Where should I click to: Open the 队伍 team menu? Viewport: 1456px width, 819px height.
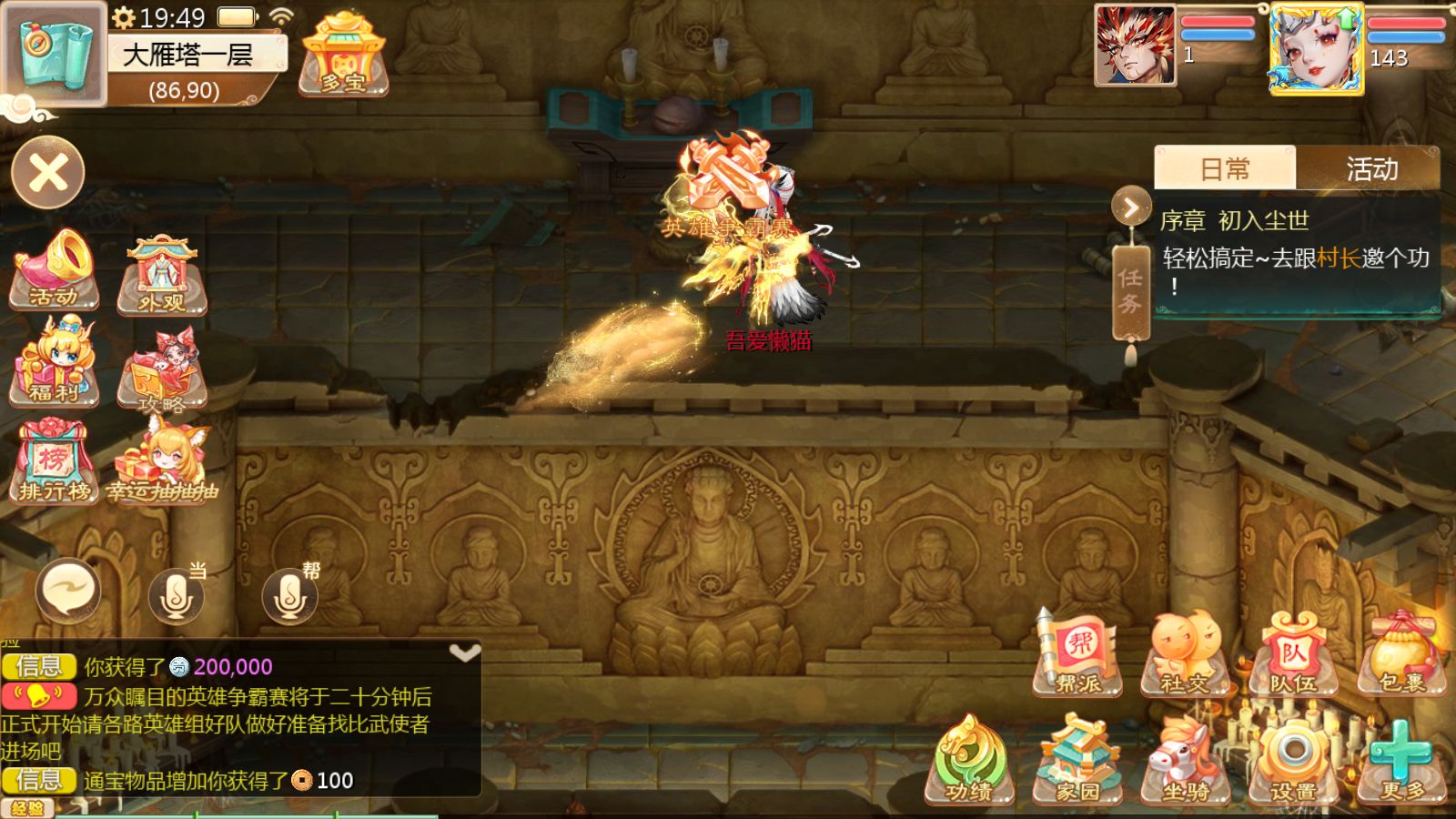pos(1292,655)
